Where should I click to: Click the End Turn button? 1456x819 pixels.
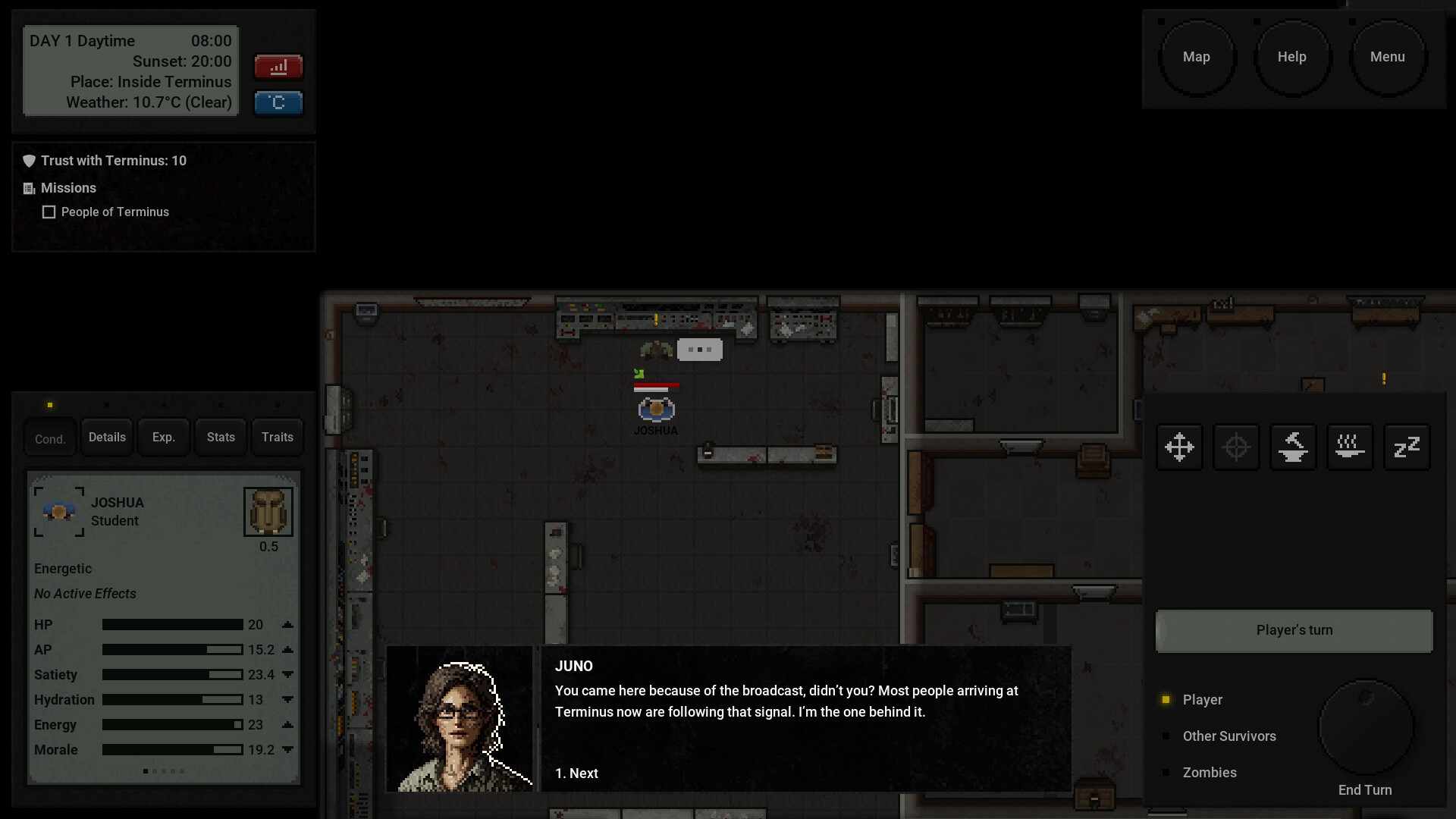1365,726
